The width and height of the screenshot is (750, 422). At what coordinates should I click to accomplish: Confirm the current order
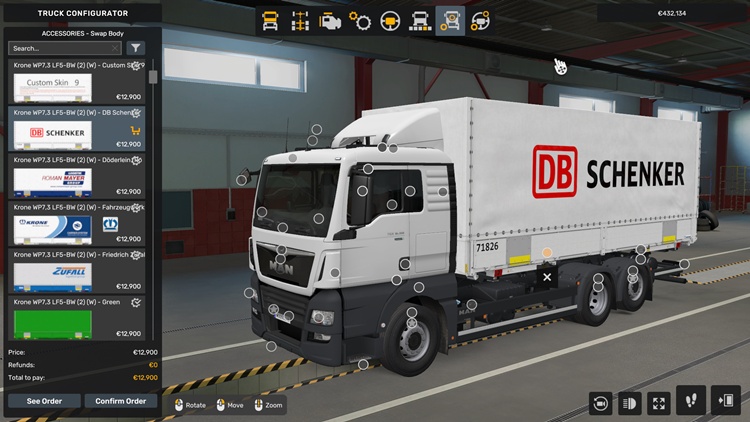click(x=121, y=401)
